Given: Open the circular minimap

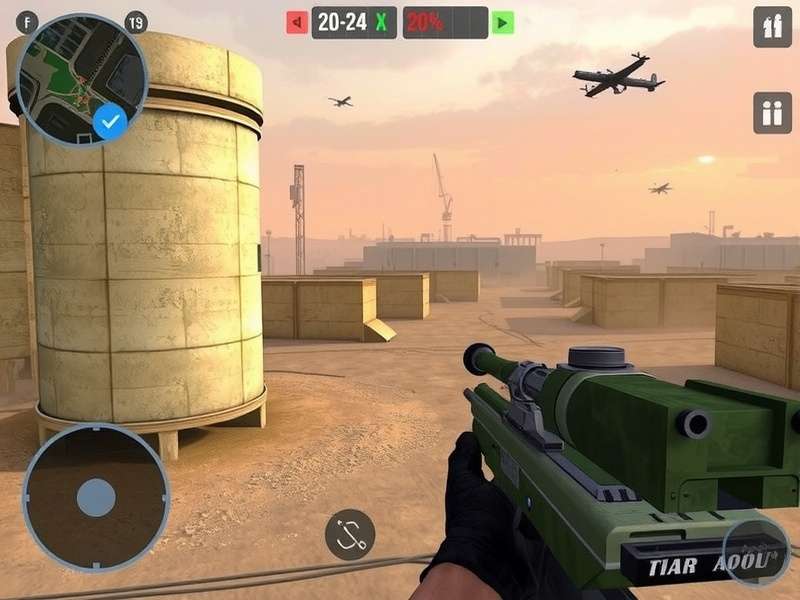Looking at the screenshot, I should click(78, 76).
